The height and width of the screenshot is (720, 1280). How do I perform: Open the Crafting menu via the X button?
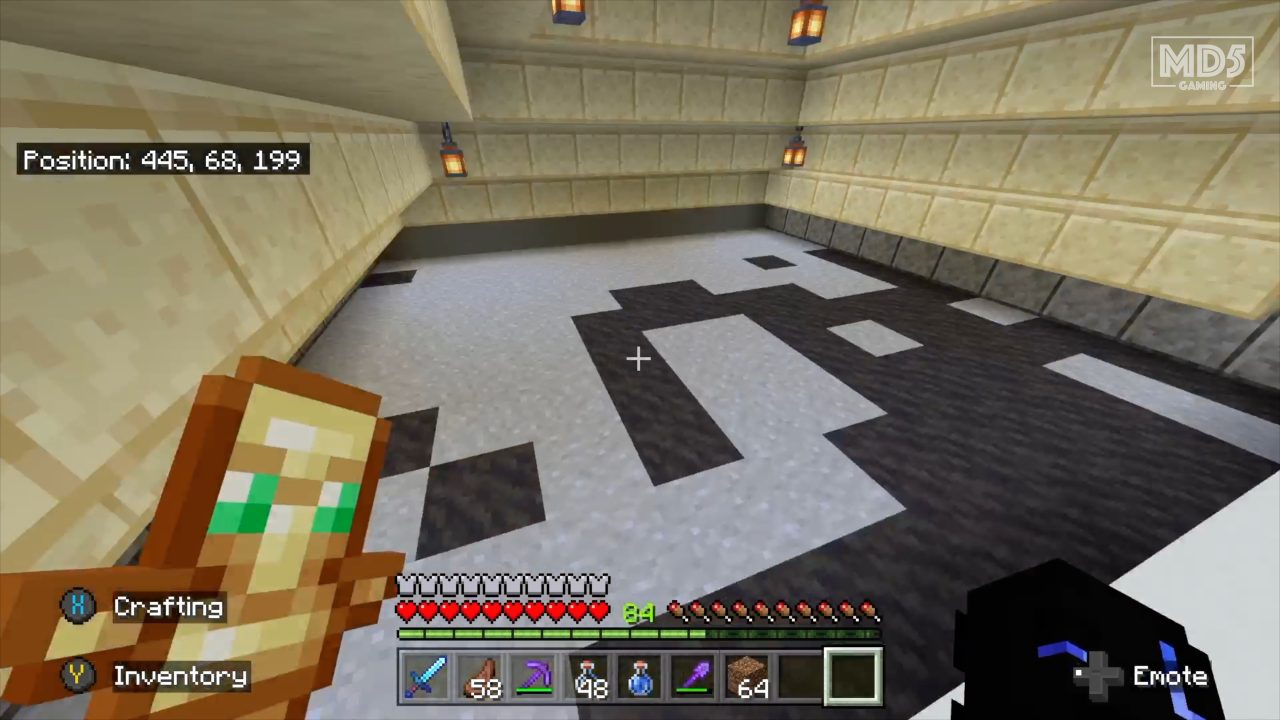[78, 606]
